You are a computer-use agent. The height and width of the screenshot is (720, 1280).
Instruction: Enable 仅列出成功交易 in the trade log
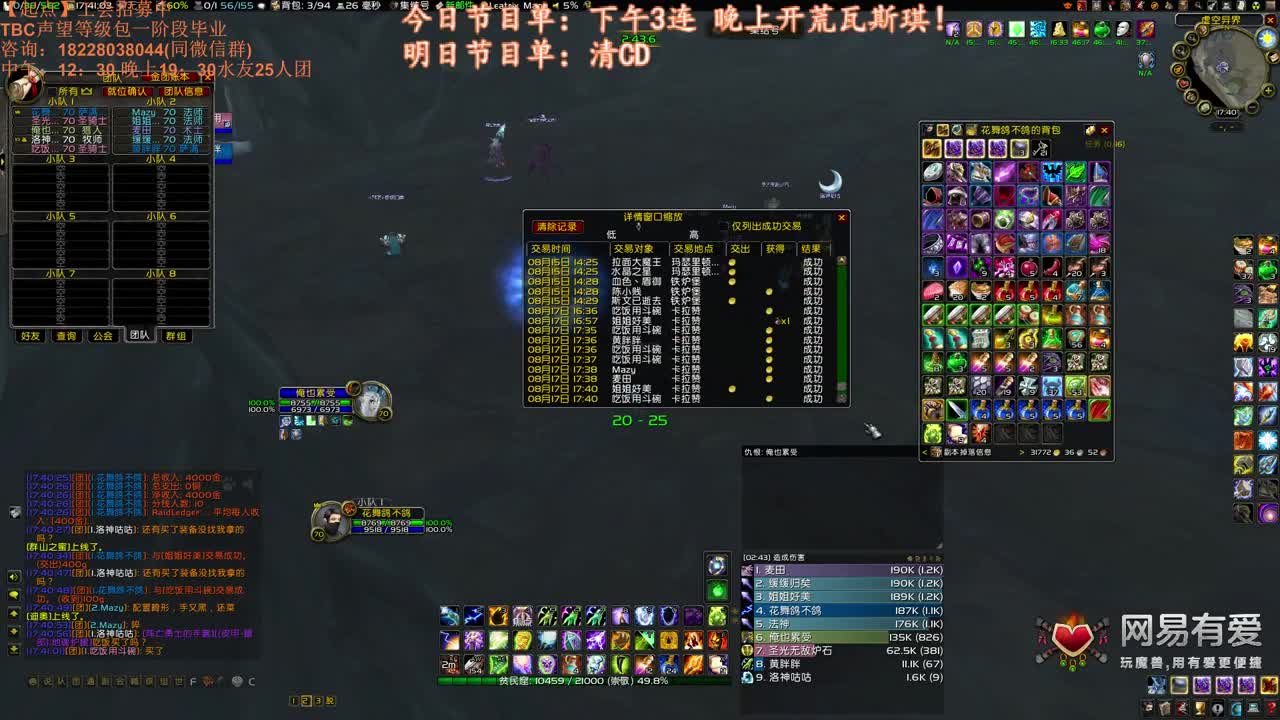click(722, 223)
